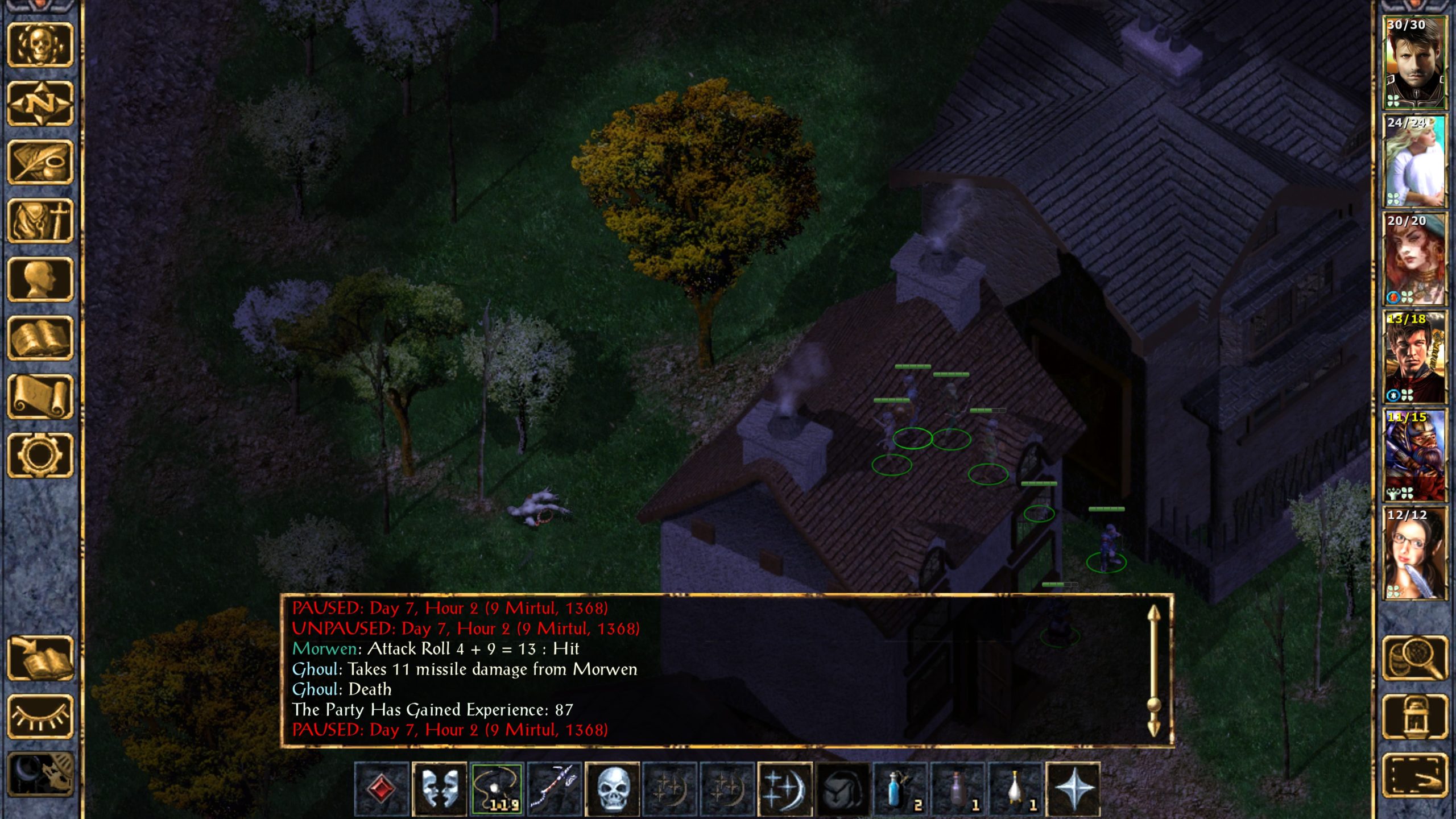Open the options with the gear button
1456x819 pixels.
40,455
